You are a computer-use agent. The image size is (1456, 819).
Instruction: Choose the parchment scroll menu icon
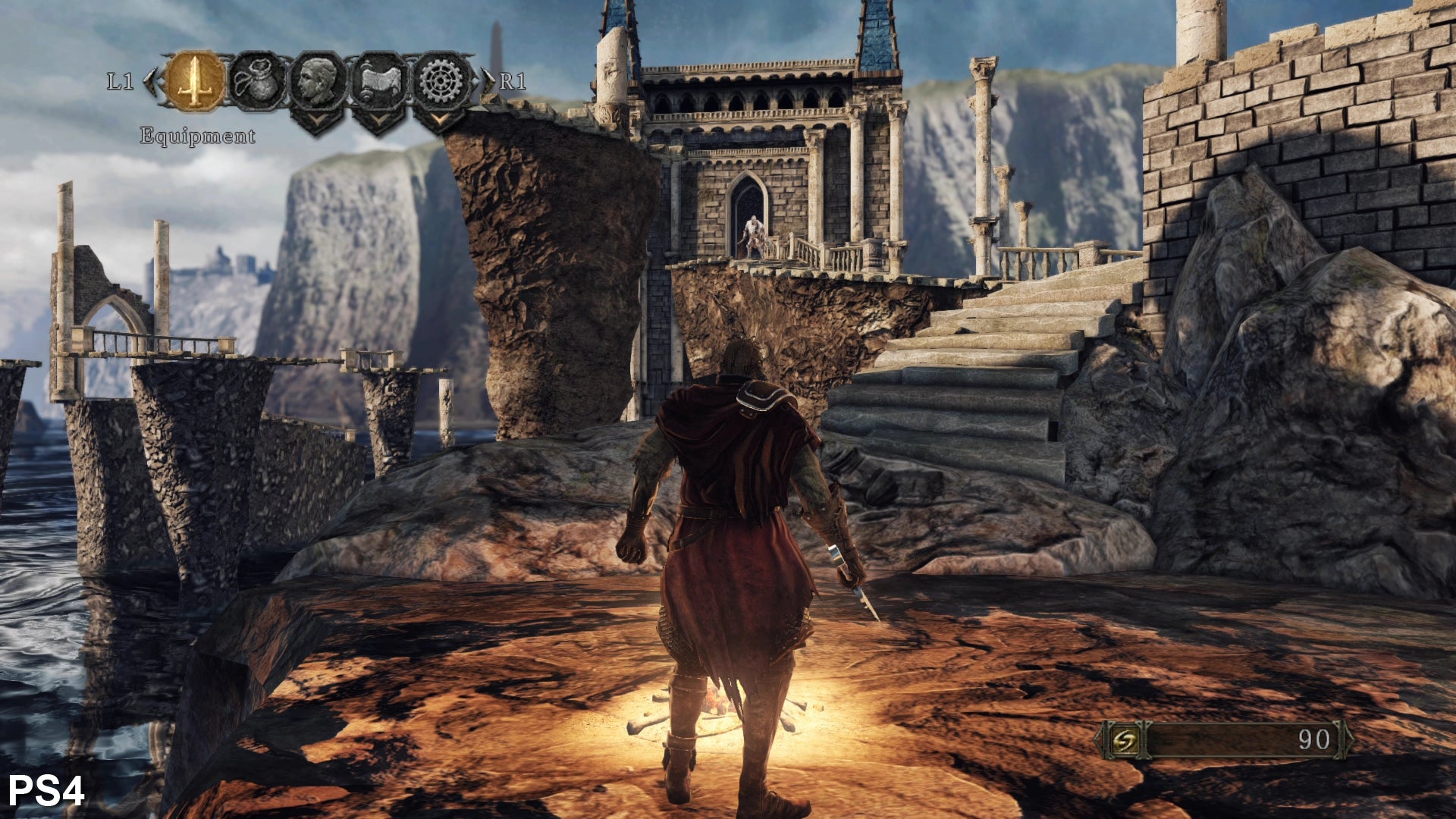[380, 81]
